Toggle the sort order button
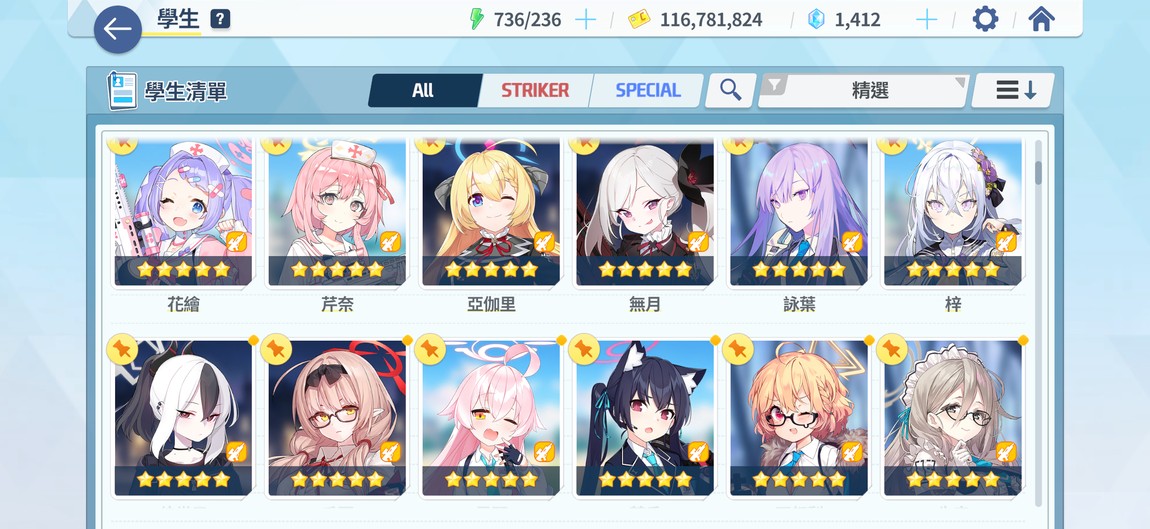 1014,91
